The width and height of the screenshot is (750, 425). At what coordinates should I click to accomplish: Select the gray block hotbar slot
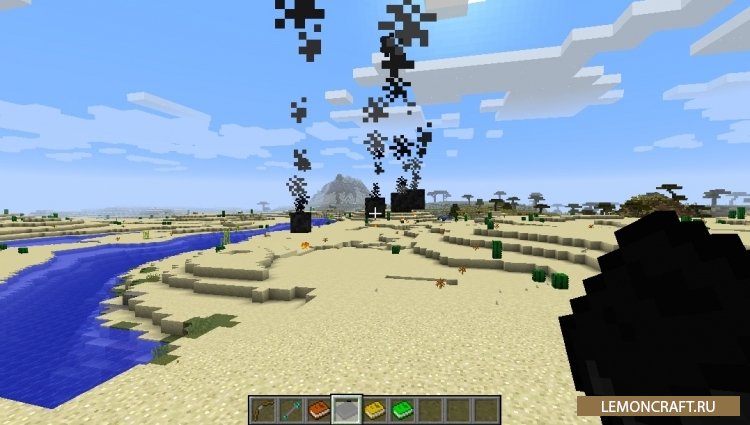coord(347,409)
